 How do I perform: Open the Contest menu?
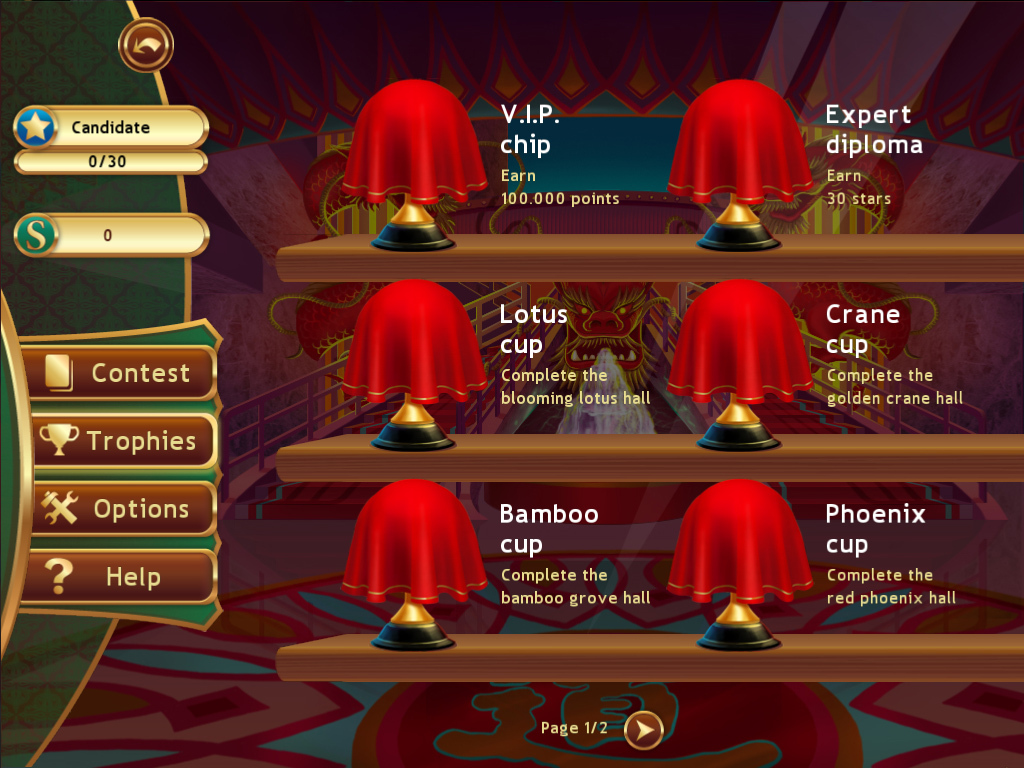pos(119,373)
